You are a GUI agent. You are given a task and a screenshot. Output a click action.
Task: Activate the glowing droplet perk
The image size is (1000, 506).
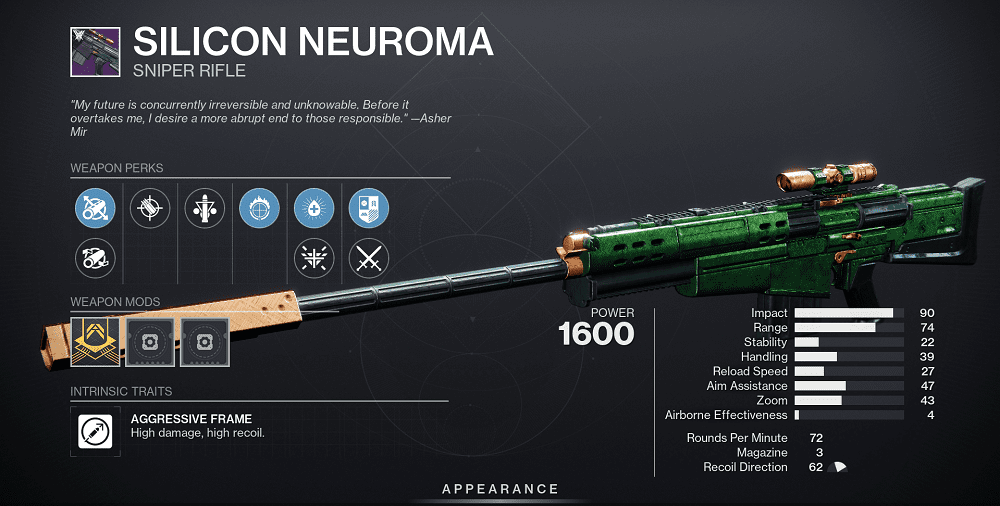pyautogui.click(x=313, y=208)
